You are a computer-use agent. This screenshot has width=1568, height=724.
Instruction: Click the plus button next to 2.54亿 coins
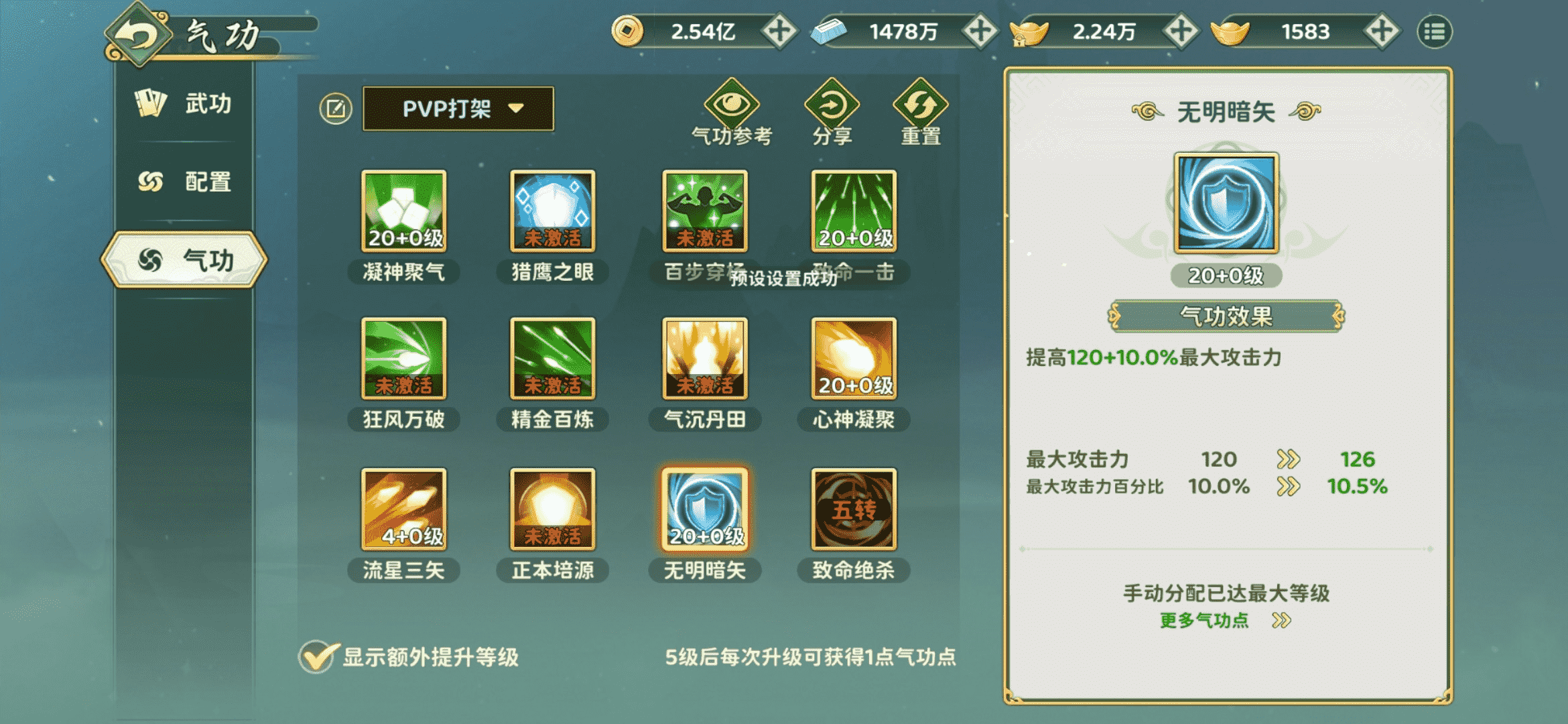[781, 31]
